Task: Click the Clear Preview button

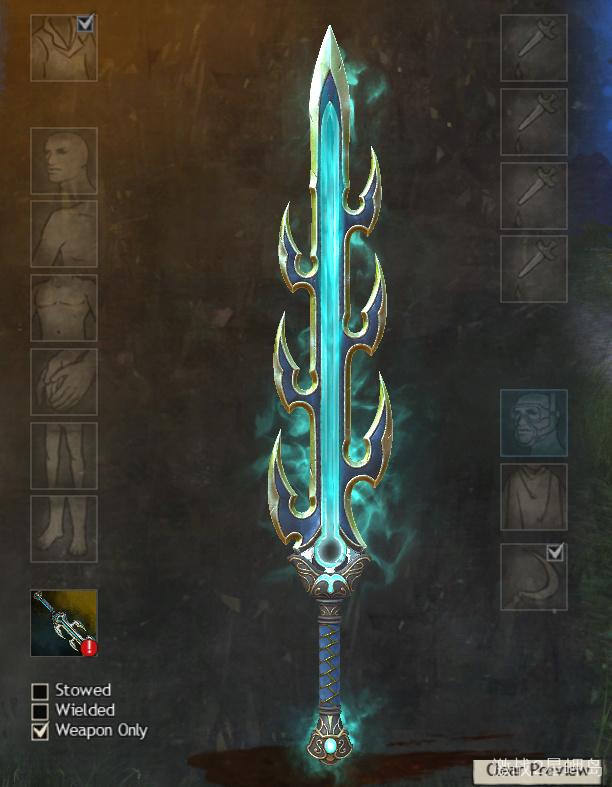Action: [x=538, y=769]
